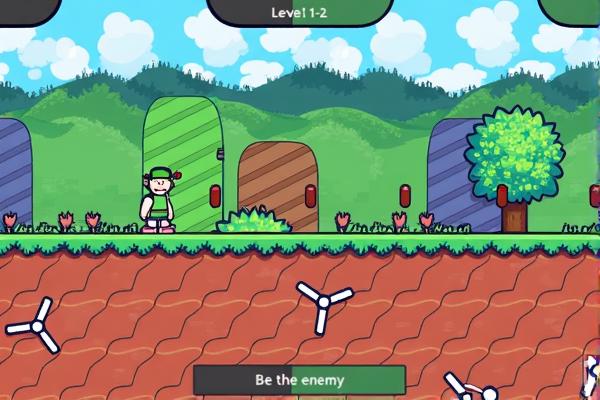Click the "Be the enemy" banner
The image size is (600, 400).
pos(299,380)
